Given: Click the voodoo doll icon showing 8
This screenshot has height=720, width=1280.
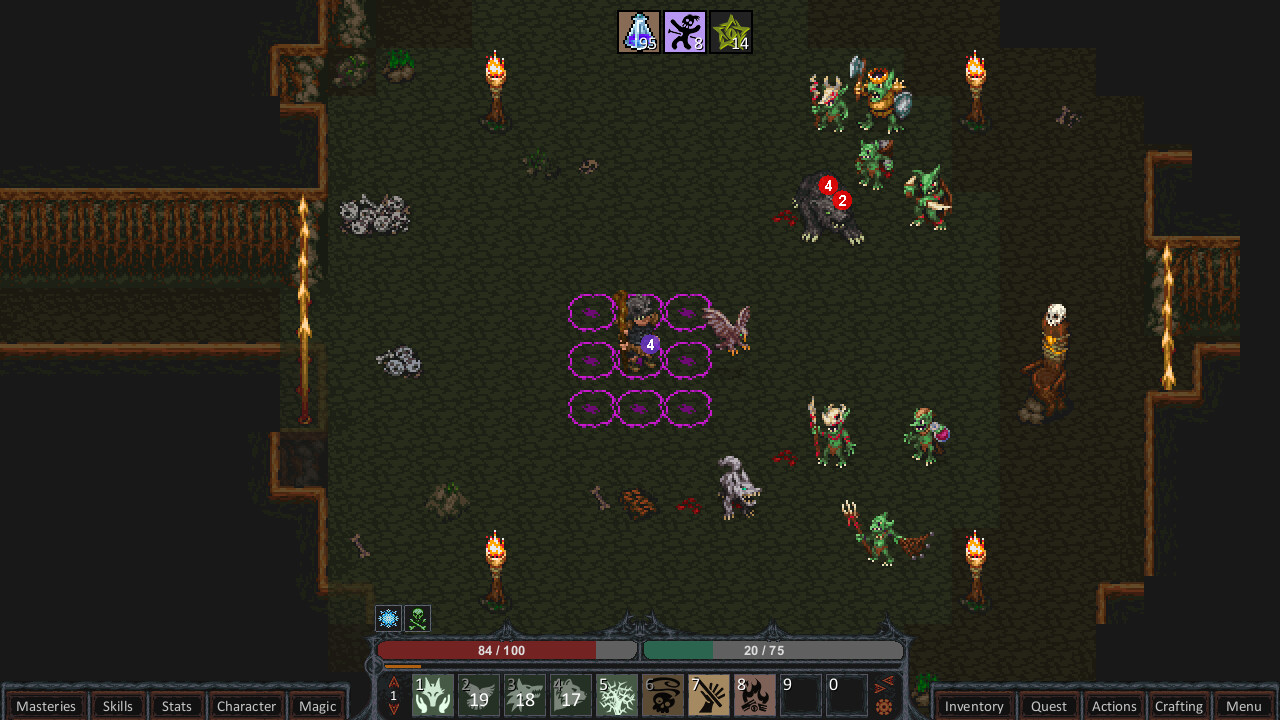Looking at the screenshot, I should 685,31.
